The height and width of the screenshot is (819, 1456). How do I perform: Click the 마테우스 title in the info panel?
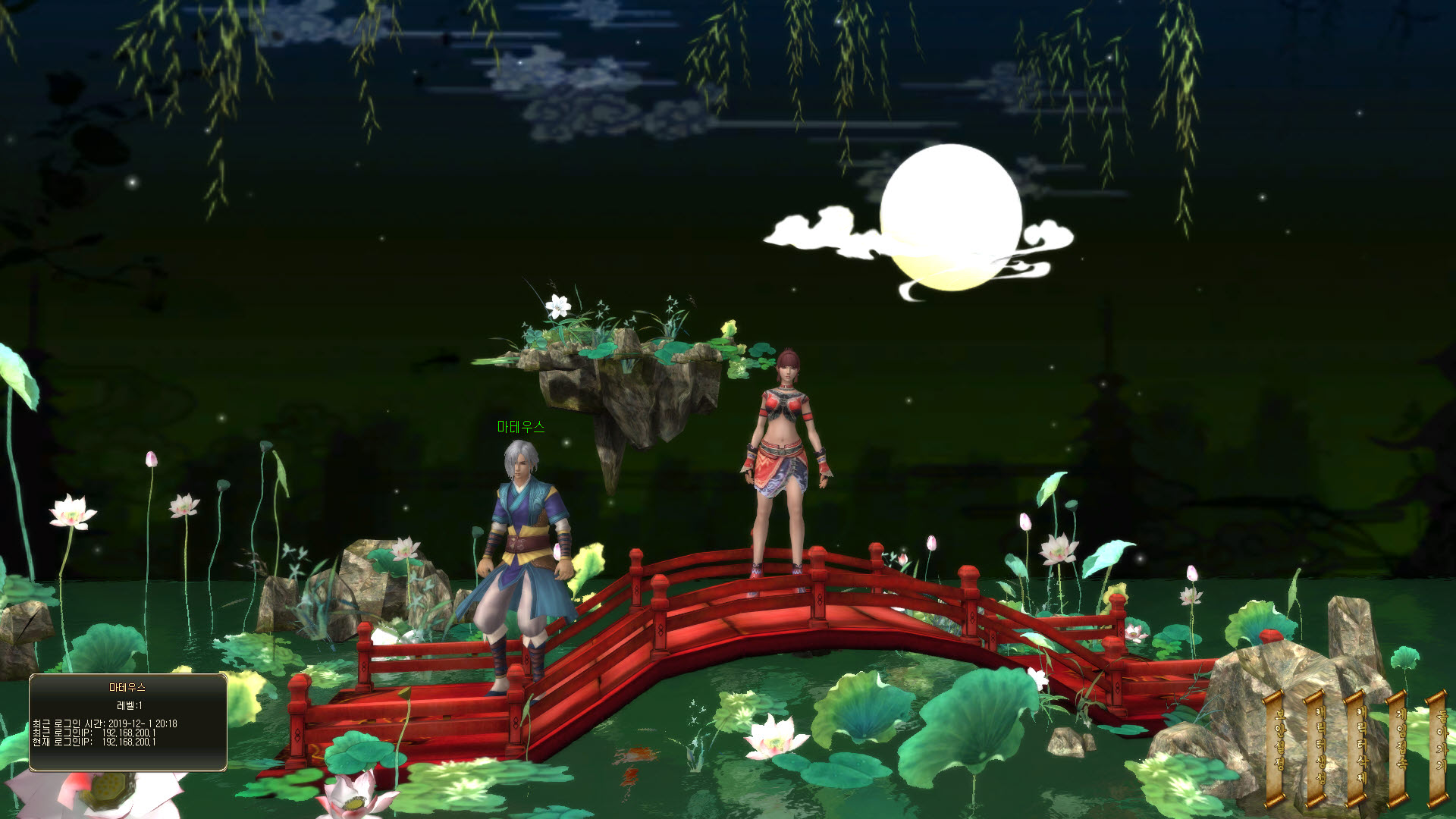pyautogui.click(x=126, y=687)
